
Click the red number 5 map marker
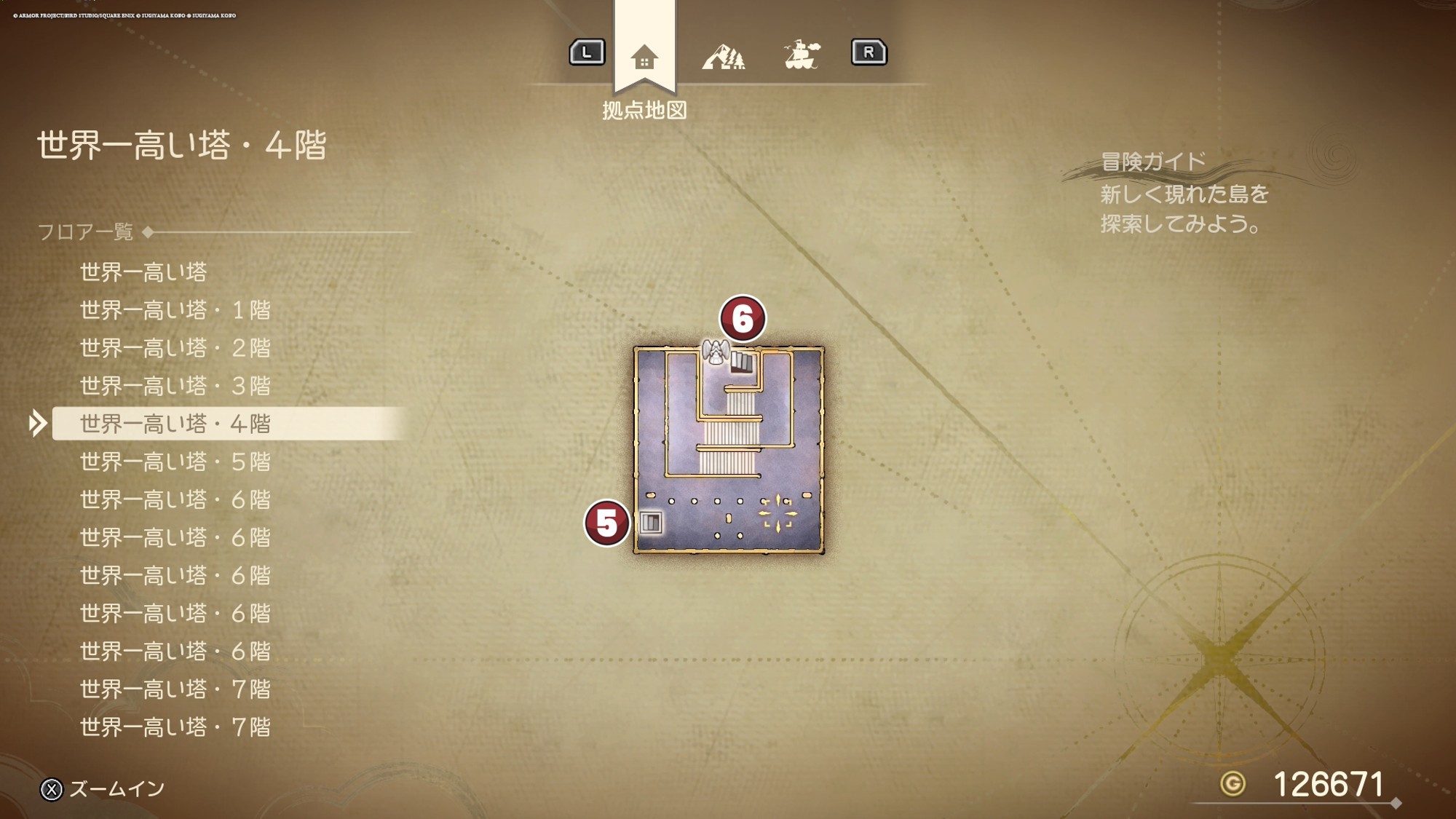click(606, 523)
